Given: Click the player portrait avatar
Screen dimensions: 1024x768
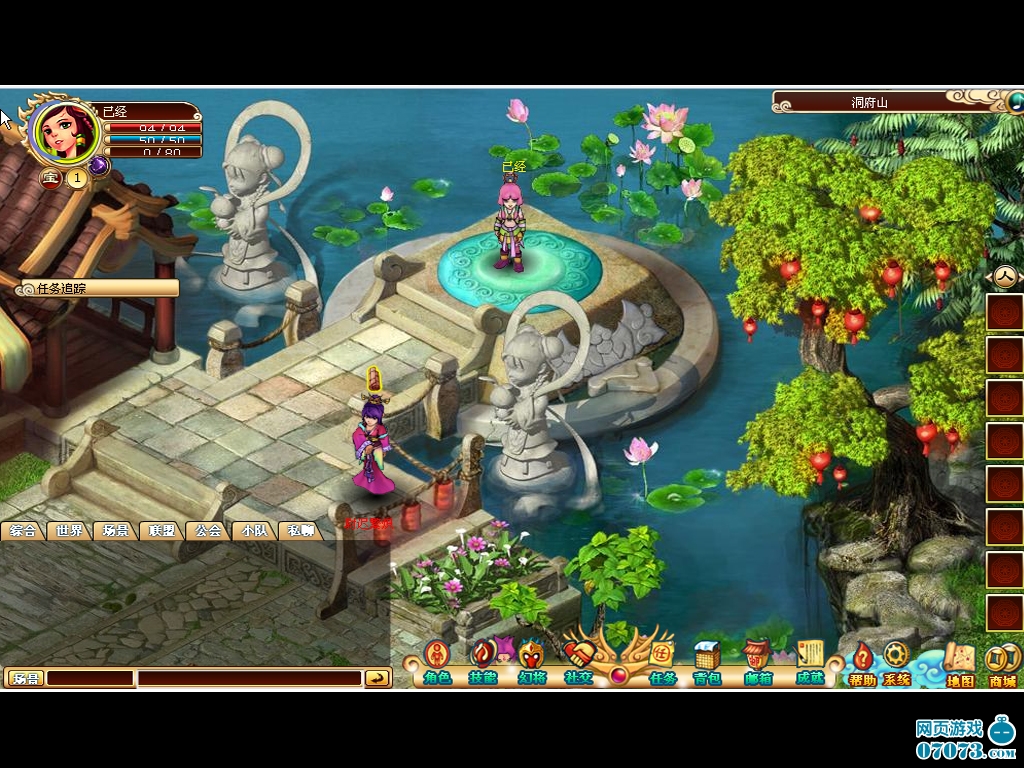Looking at the screenshot, I should [x=66, y=133].
